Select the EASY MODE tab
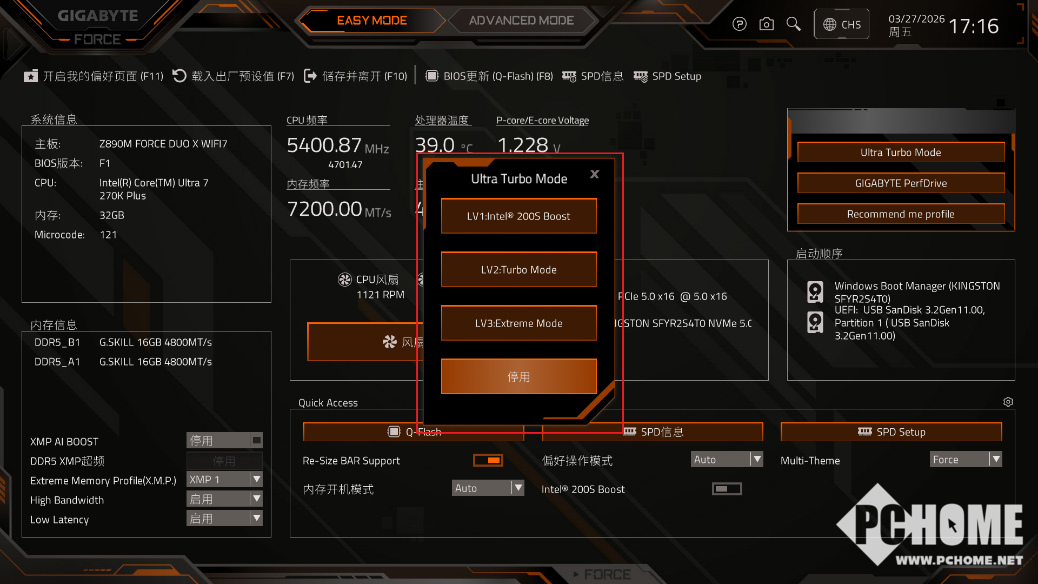The width and height of the screenshot is (1038, 584). (371, 20)
